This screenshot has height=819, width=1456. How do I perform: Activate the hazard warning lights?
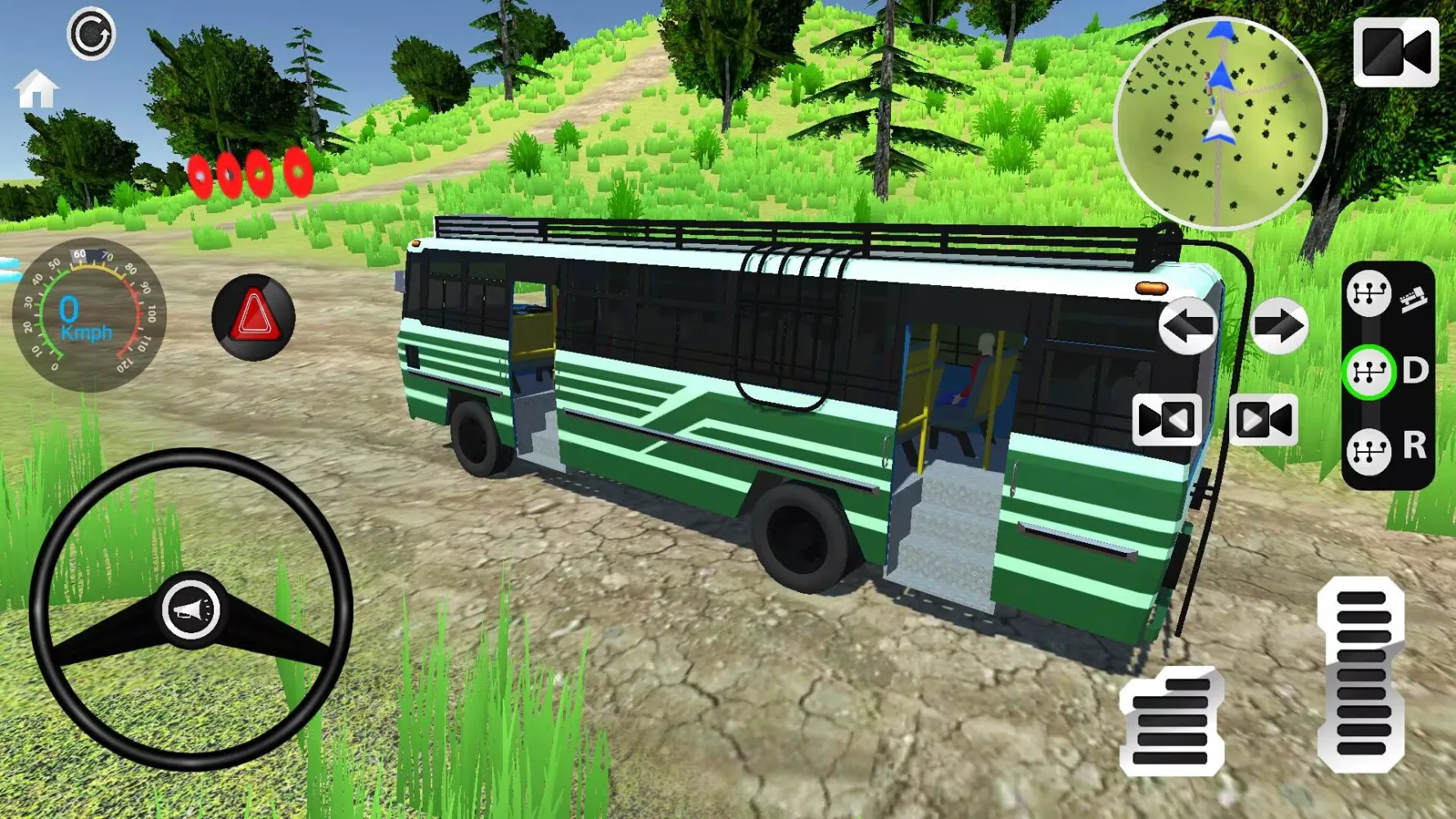pos(251,319)
